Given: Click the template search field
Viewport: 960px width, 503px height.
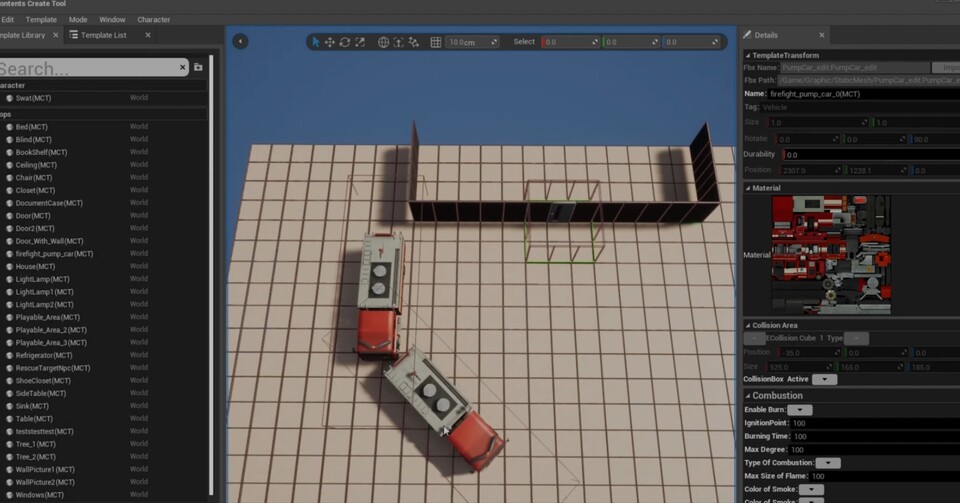Looking at the screenshot, I should [90, 68].
